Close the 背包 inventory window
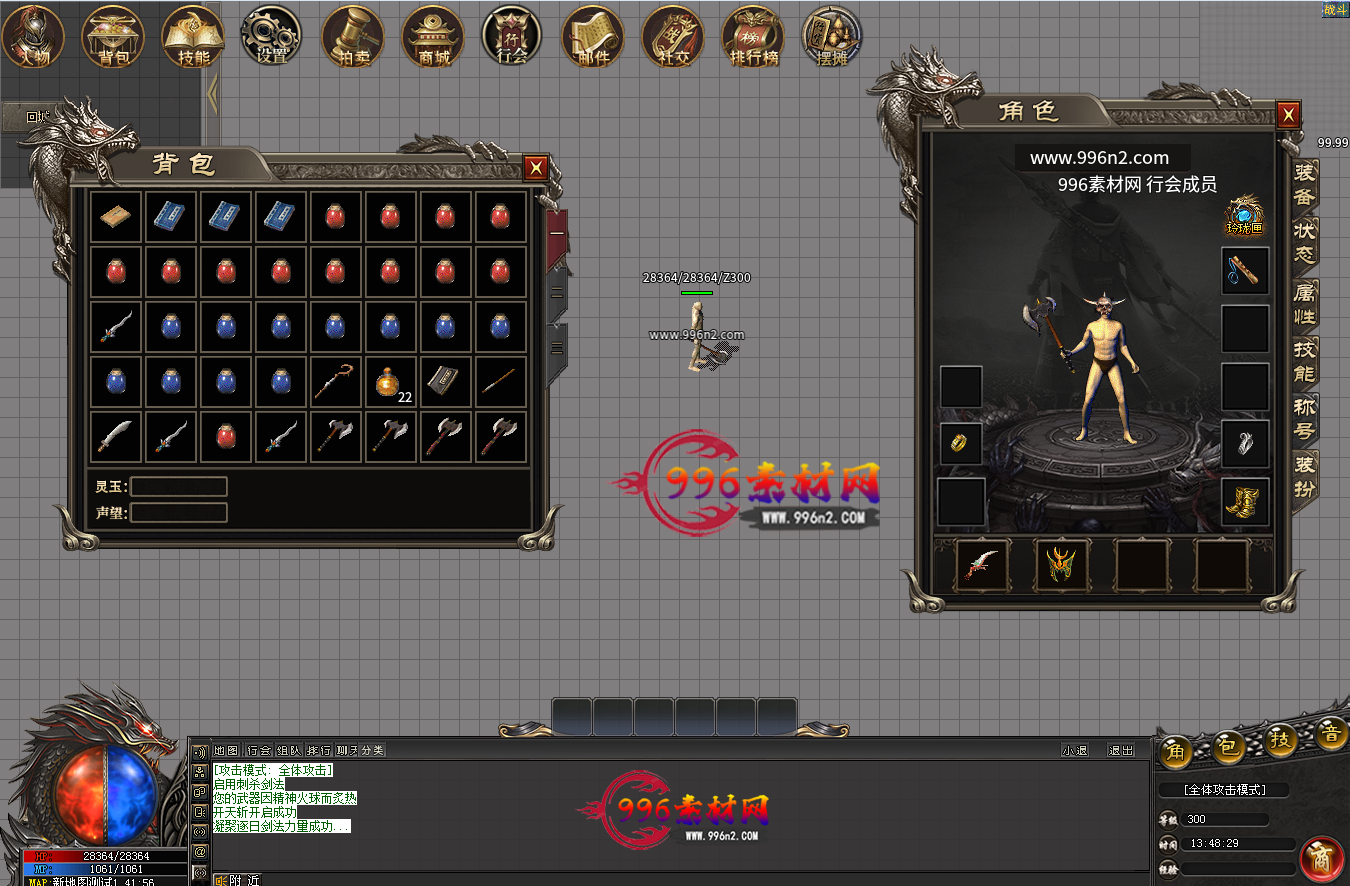The width and height of the screenshot is (1350, 886). pyautogui.click(x=536, y=168)
